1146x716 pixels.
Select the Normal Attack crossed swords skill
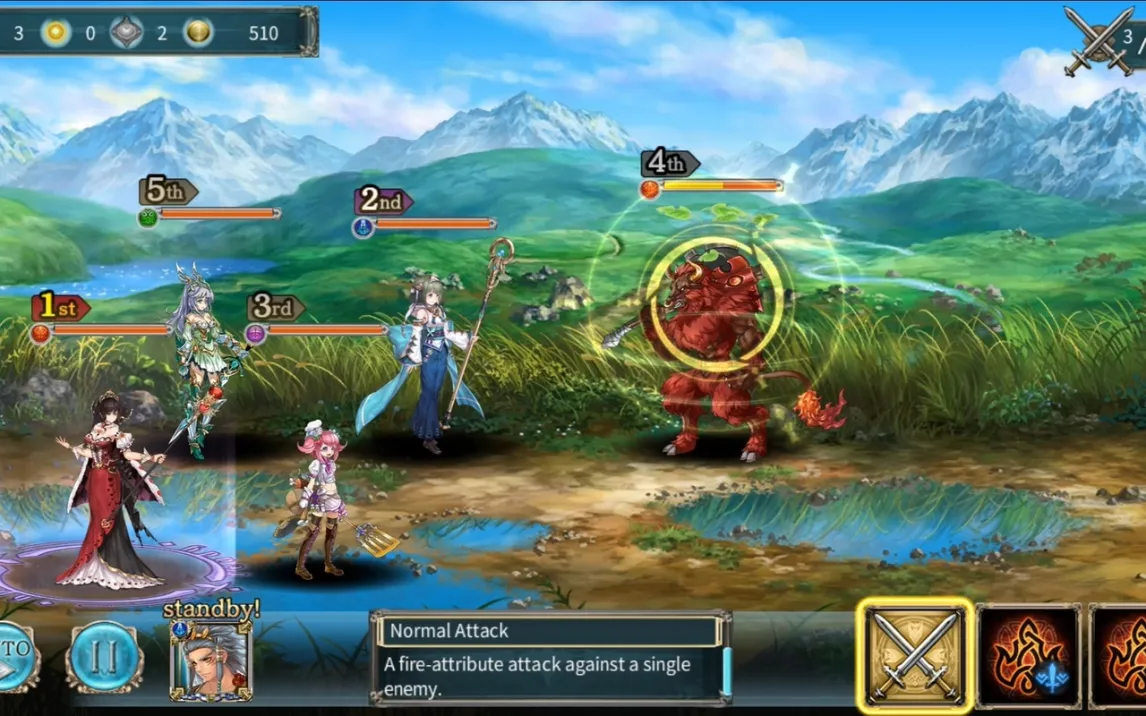915,655
